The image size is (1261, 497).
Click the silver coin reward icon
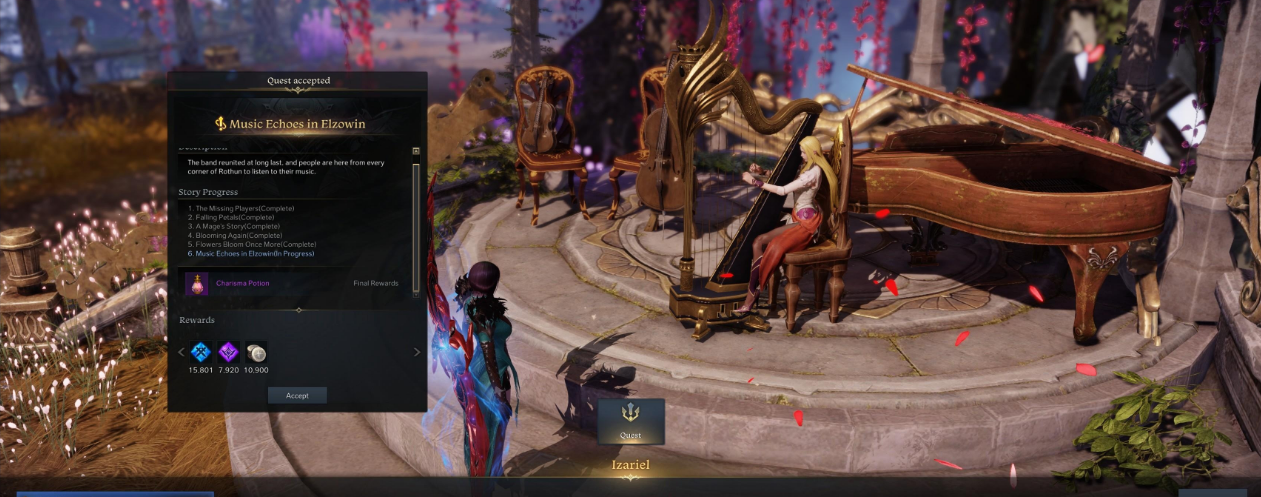coord(256,352)
